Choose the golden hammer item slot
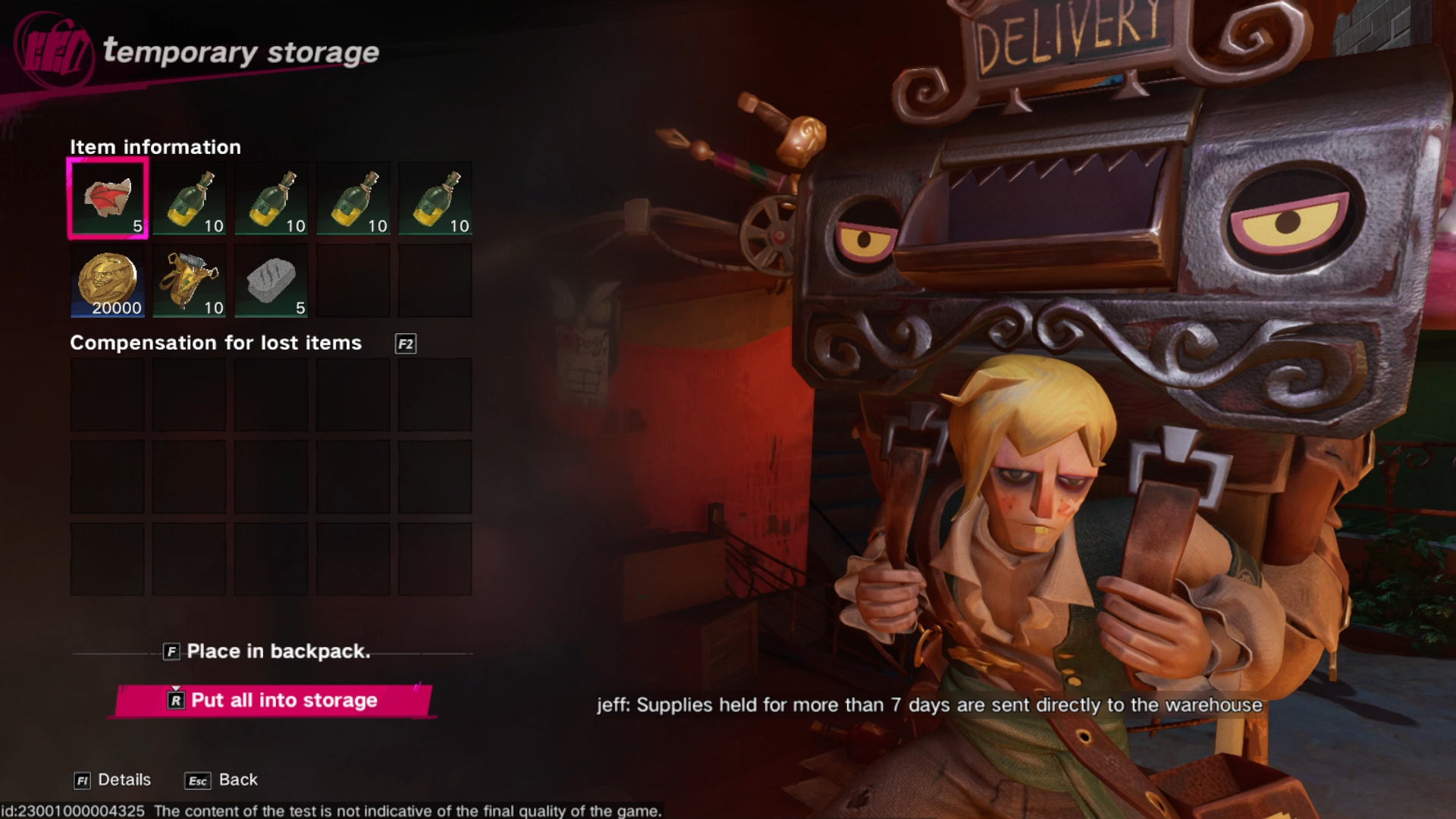 coord(190,281)
